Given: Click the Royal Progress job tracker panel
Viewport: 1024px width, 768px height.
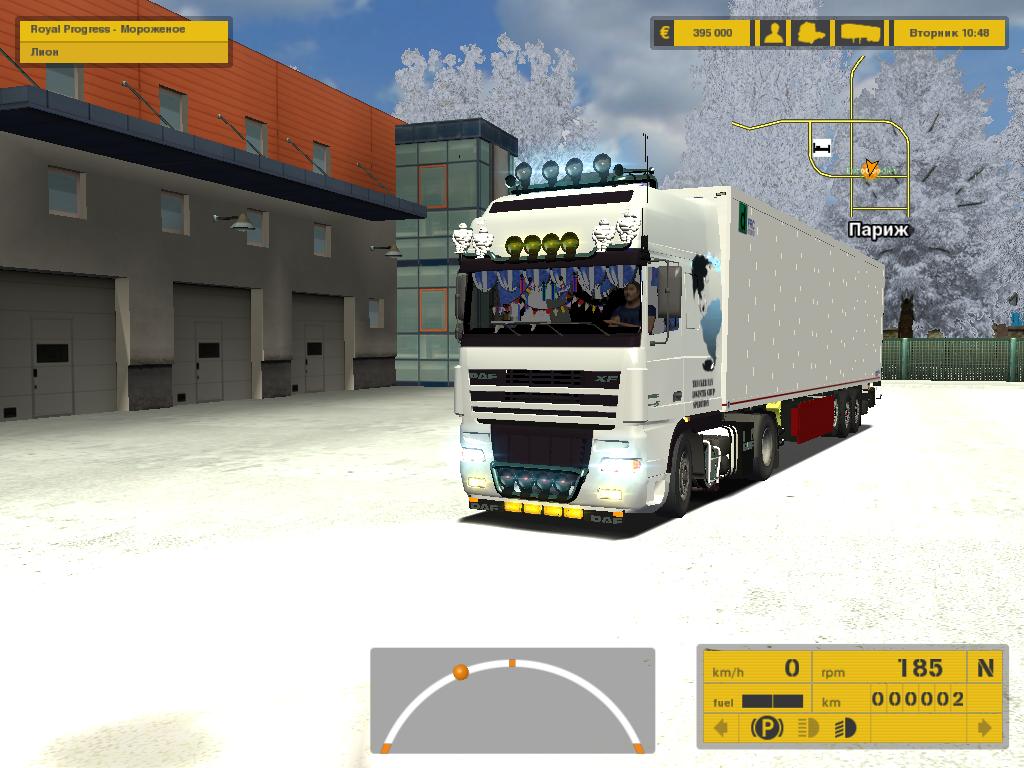Looking at the screenshot, I should point(124,41).
